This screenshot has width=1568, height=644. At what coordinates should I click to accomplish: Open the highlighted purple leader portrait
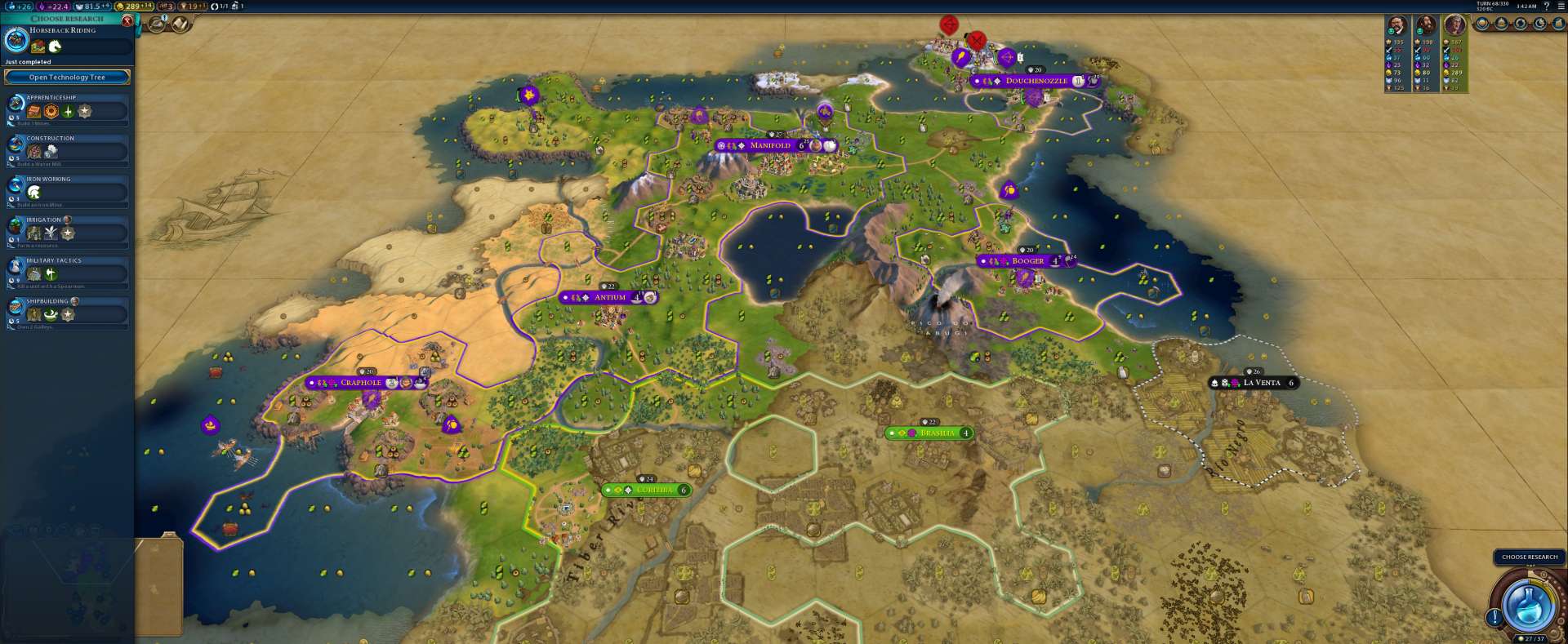coord(1454,24)
